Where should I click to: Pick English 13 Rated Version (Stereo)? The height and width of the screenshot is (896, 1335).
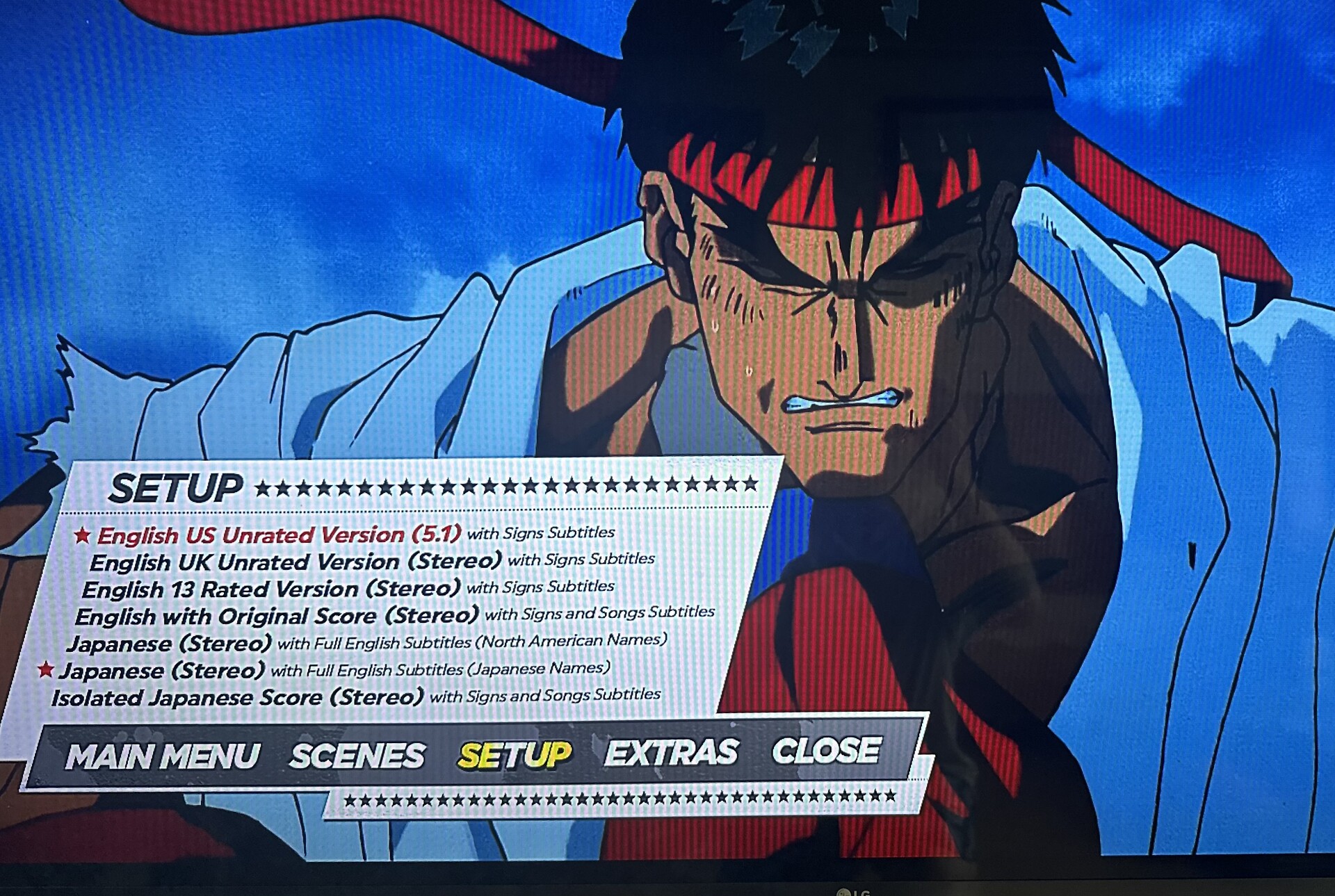[x=271, y=589]
